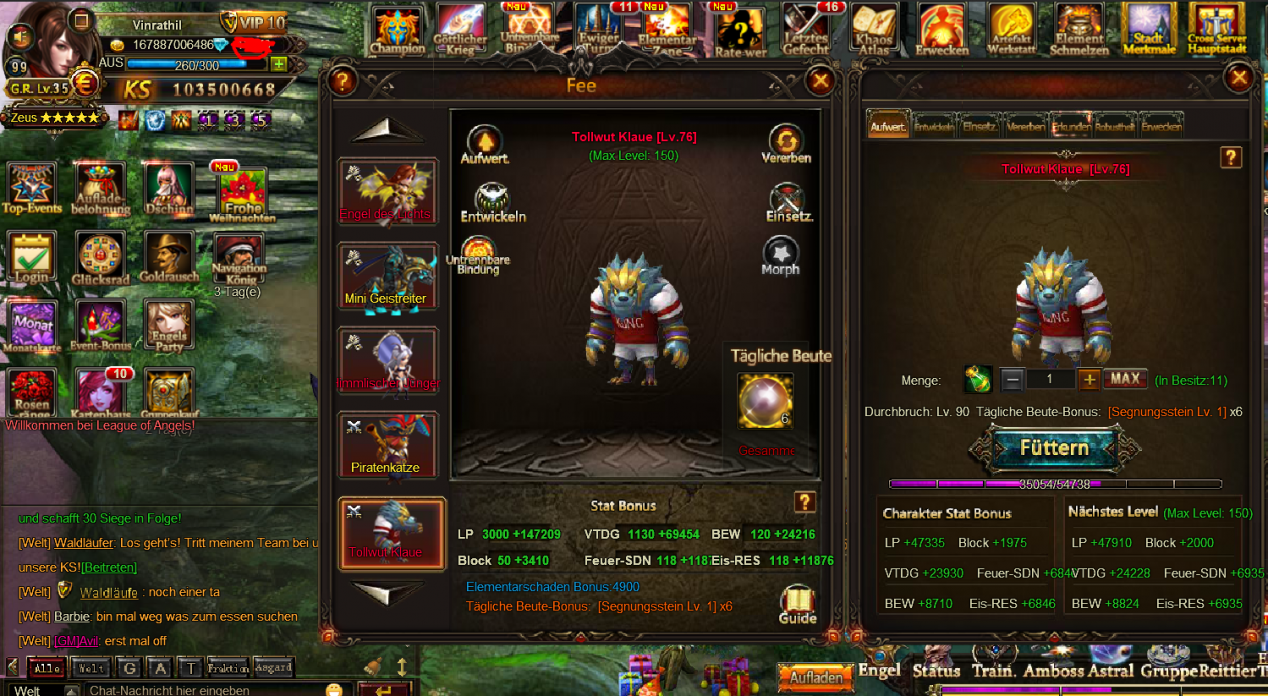
Task: Select the Mini Geistreiter fairy
Action: tap(387, 276)
